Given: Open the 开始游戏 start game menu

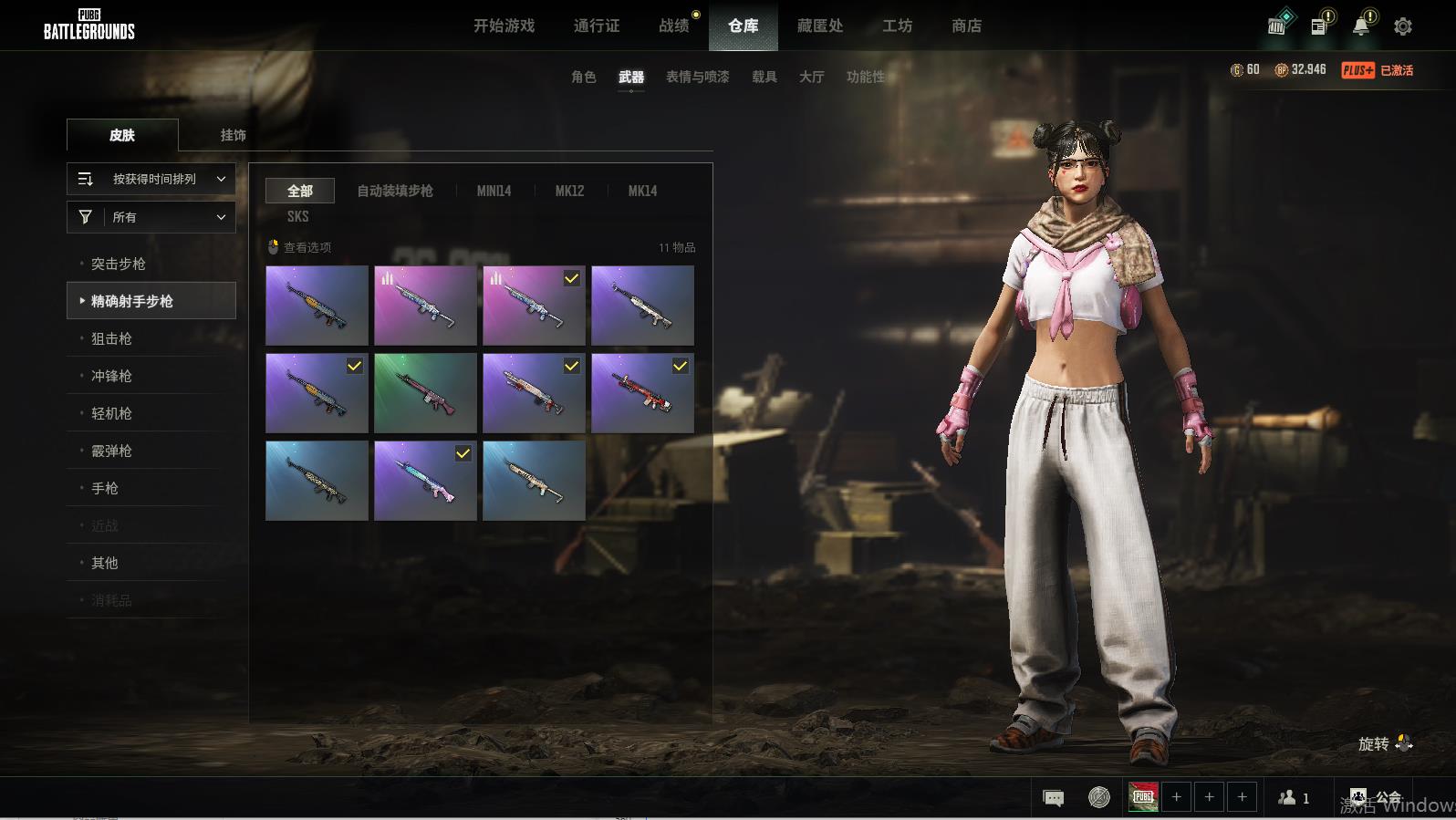Looking at the screenshot, I should click(x=504, y=26).
